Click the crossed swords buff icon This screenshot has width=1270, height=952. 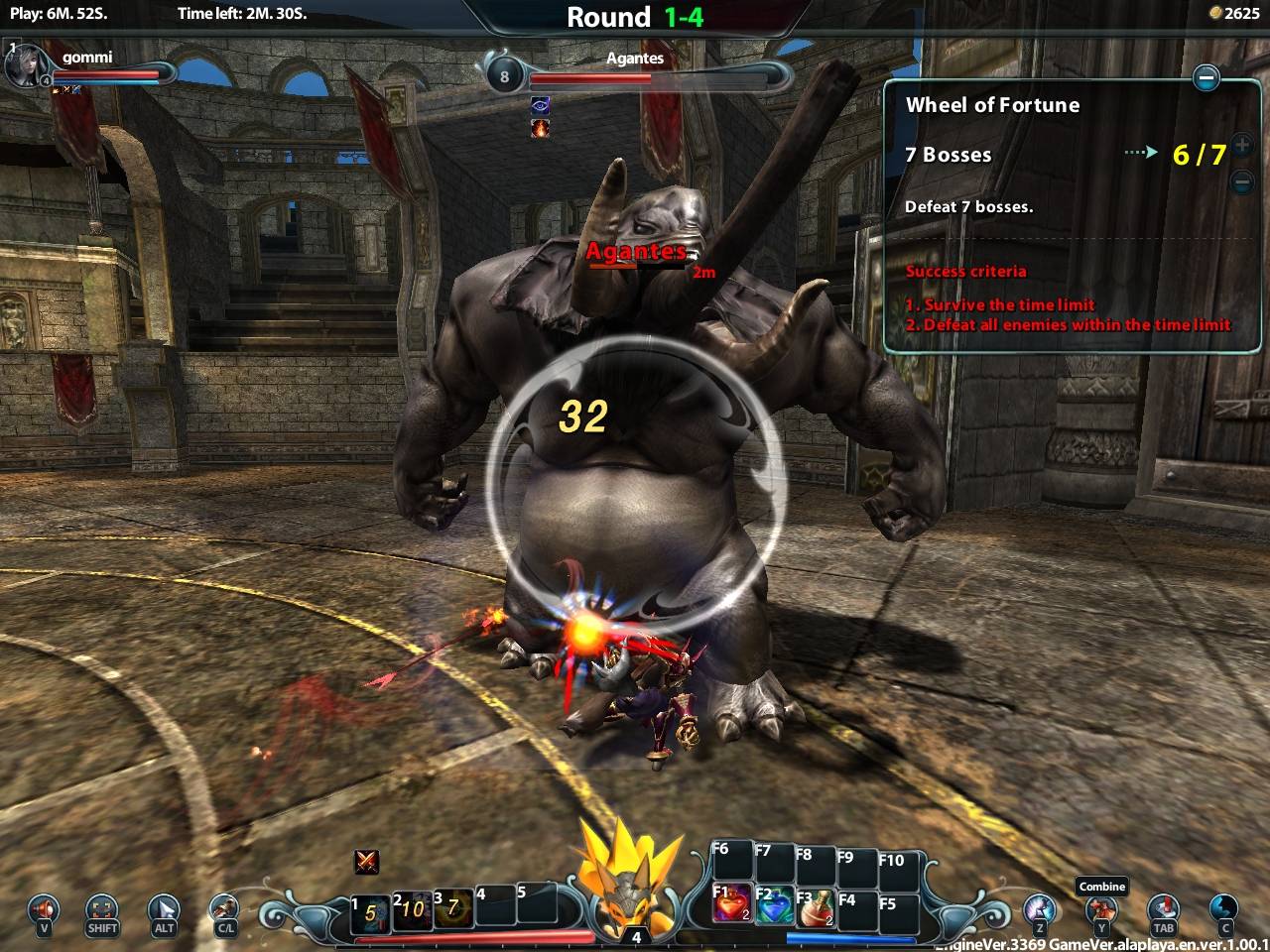click(x=367, y=862)
